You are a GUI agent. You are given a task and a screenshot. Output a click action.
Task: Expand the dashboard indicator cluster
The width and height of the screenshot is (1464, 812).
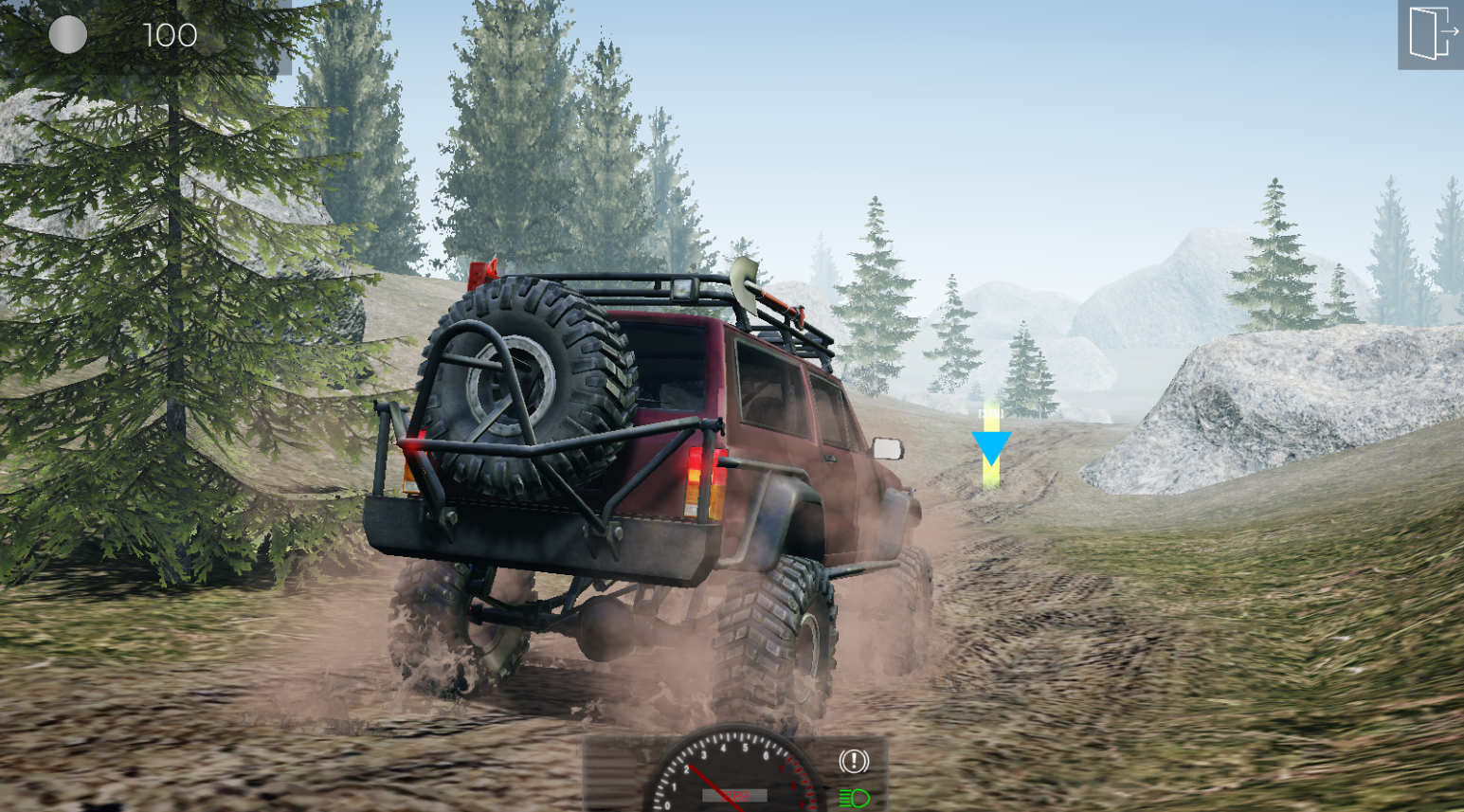[853, 777]
